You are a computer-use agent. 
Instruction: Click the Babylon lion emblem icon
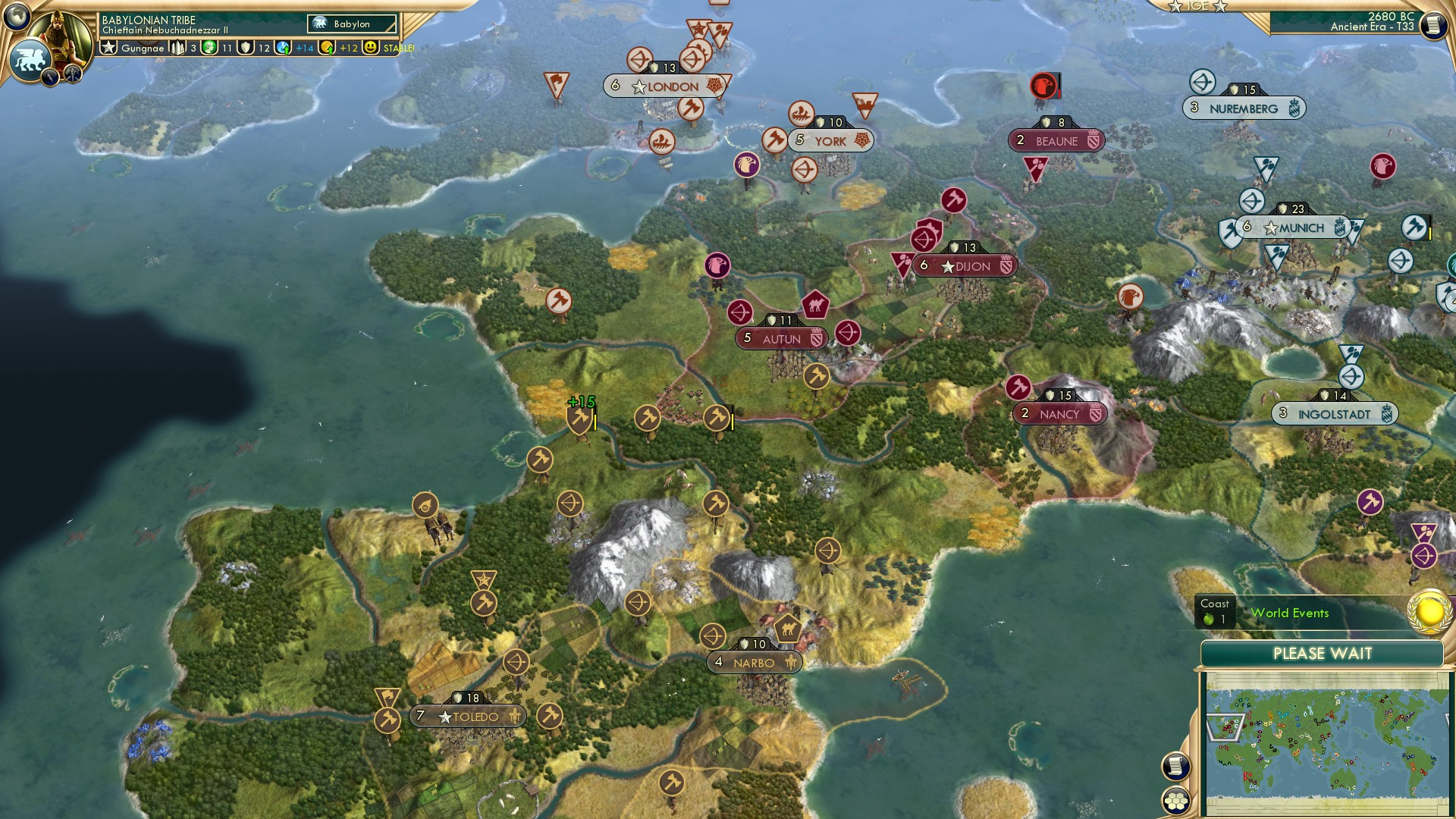30,59
